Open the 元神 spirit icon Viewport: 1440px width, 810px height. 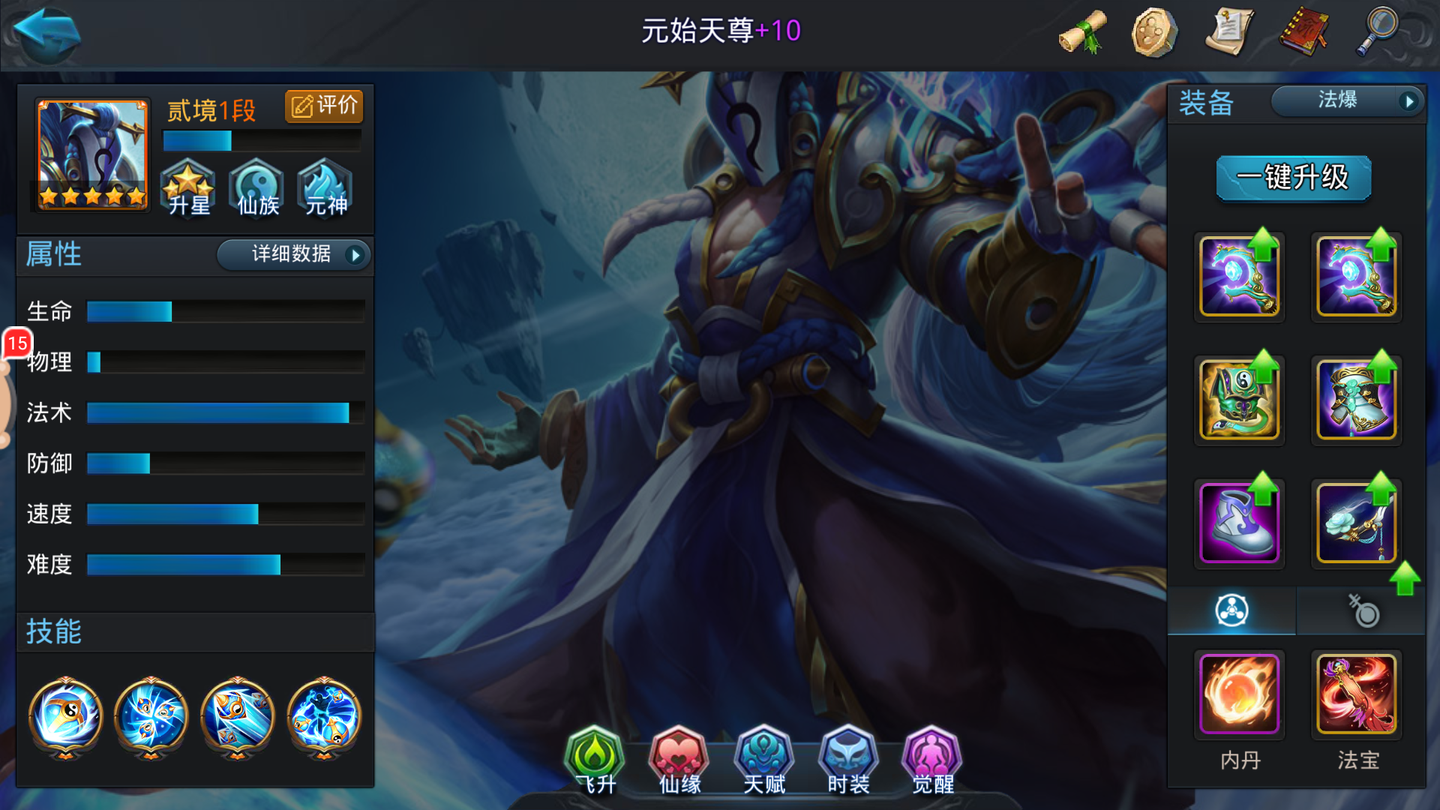click(x=323, y=188)
